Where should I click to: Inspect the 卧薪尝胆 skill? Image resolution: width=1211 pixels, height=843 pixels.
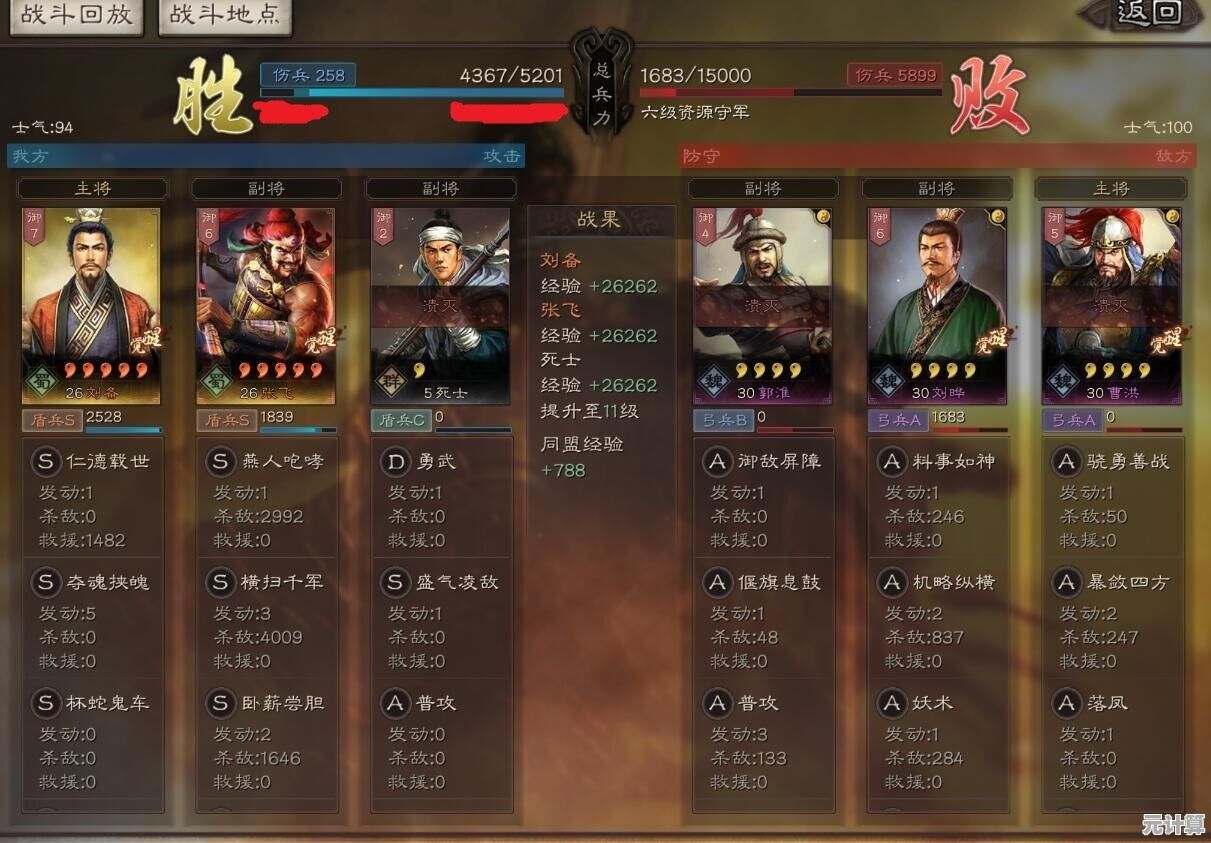(x=267, y=703)
